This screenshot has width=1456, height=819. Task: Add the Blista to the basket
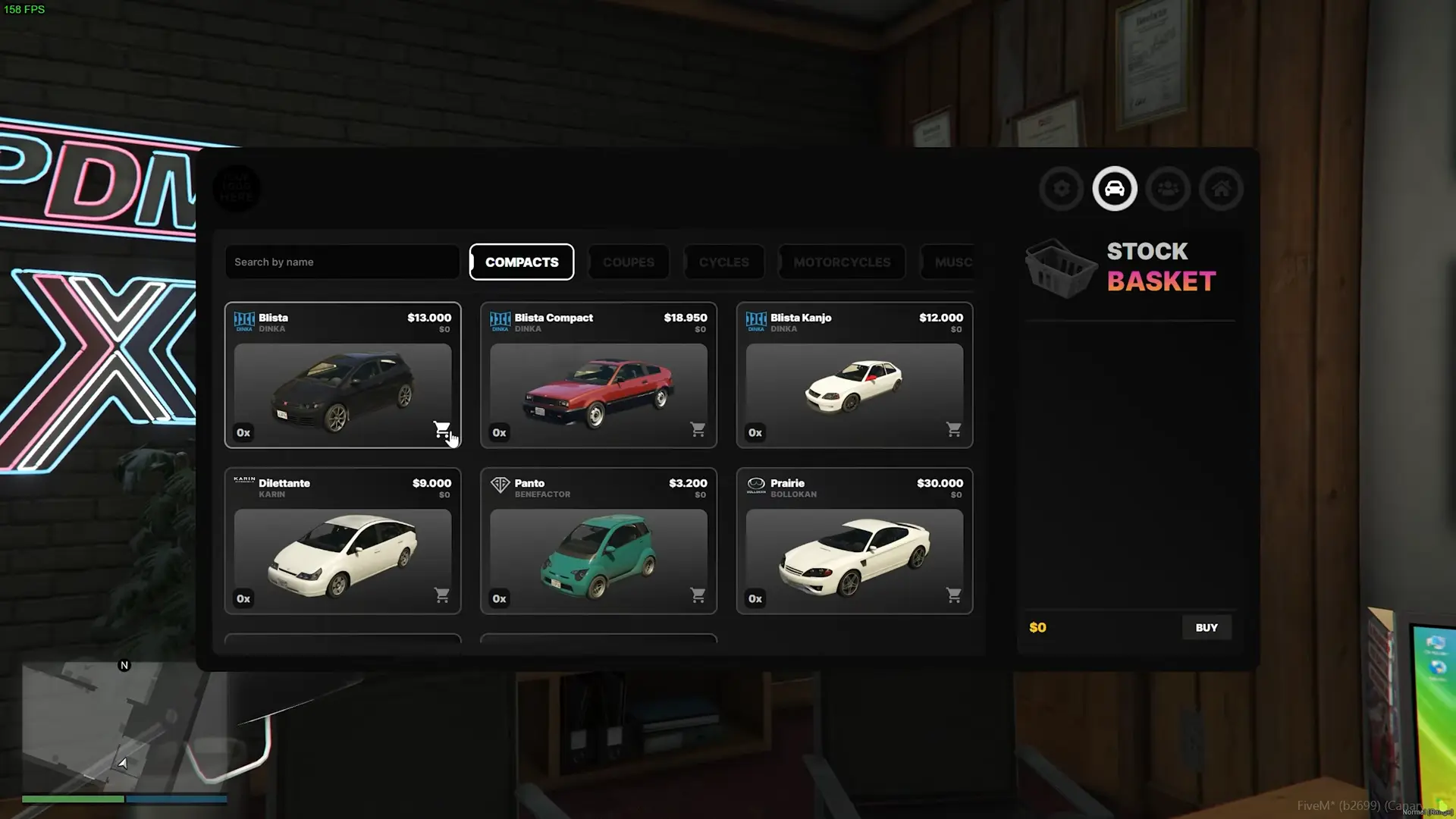[441, 429]
